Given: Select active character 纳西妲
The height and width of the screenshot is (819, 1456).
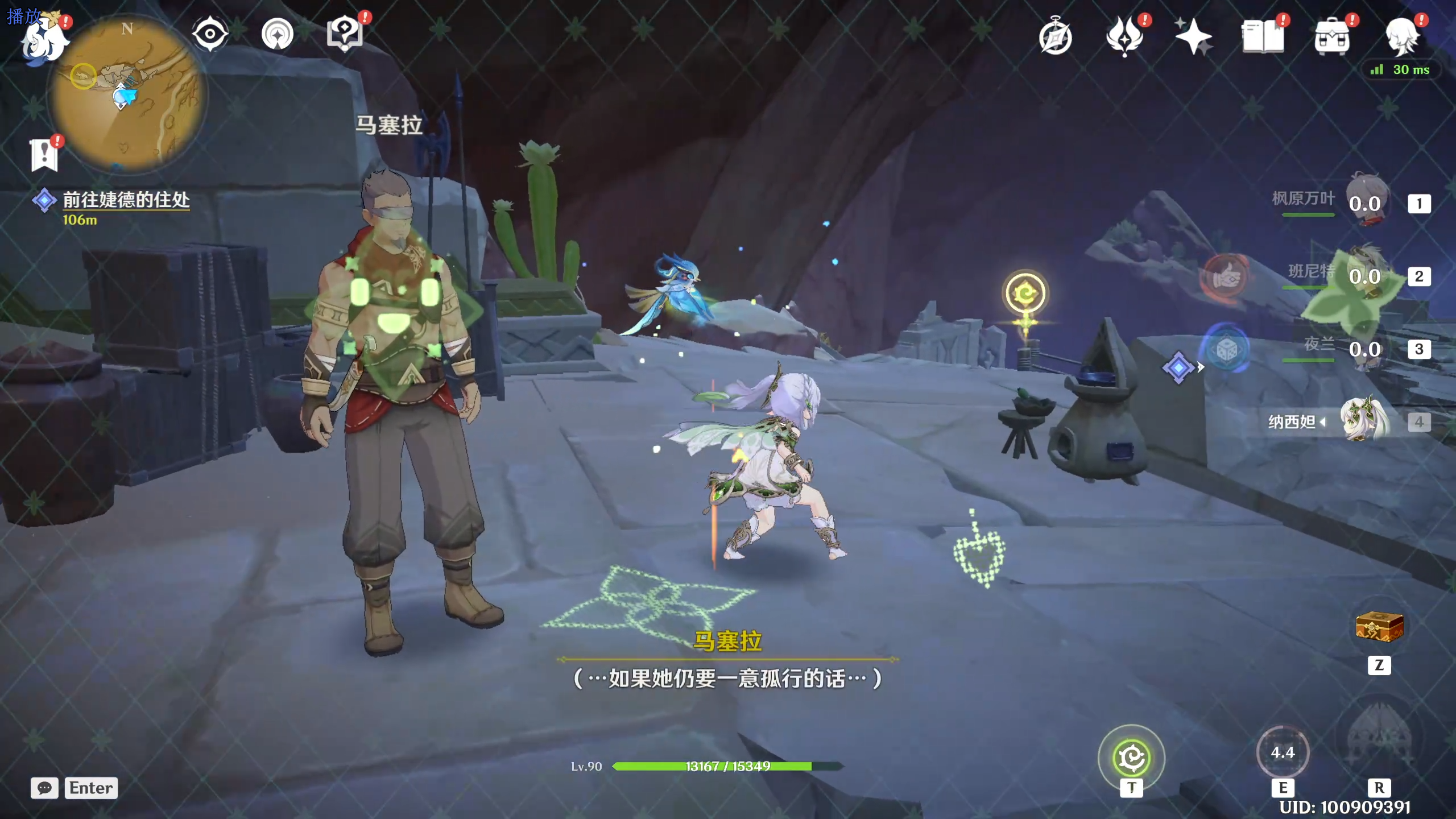Looking at the screenshot, I should 1364,421.
